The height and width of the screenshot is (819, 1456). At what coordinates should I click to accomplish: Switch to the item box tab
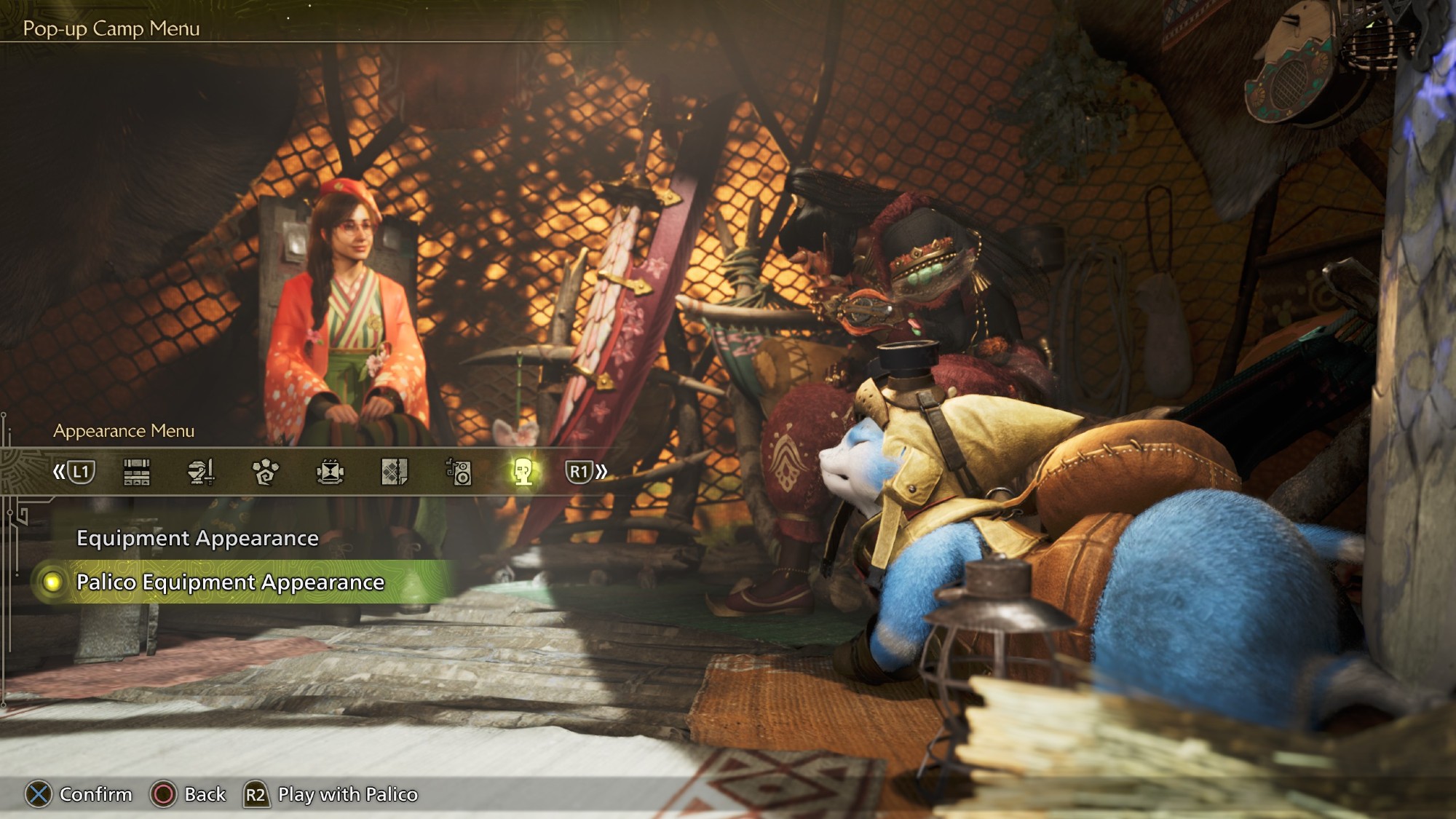click(137, 472)
